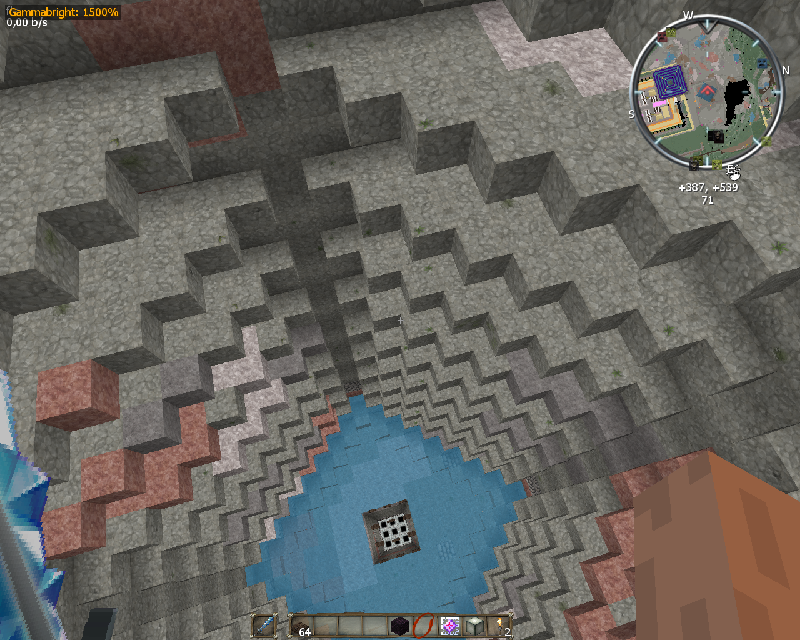This screenshot has width=800, height=640.
Task: Select the gray-white block hotbar slot
Action: pyautogui.click(x=474, y=626)
